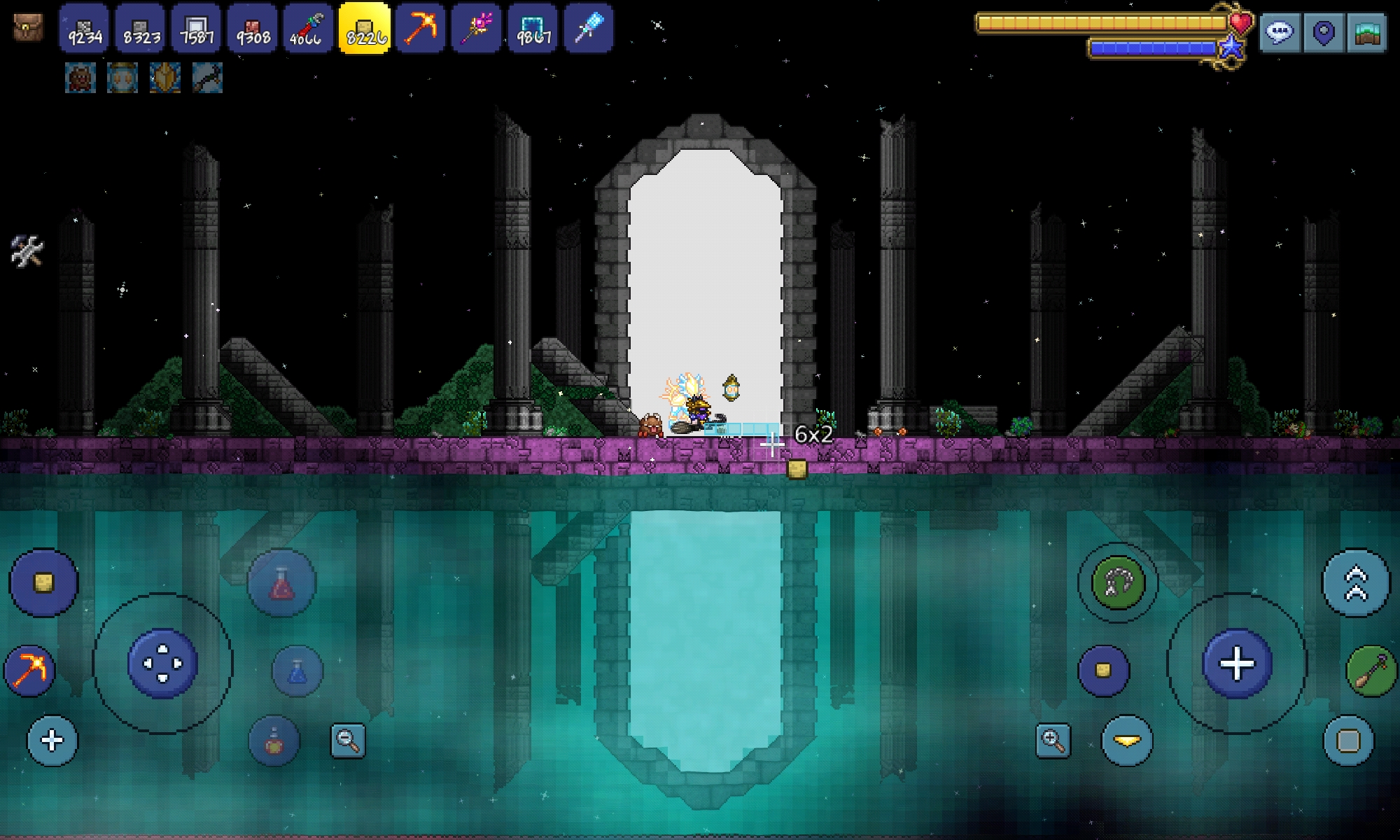This screenshot has width=1400, height=840.
Task: Select the hotbar slot holding 9234 blocks
Action: [84, 29]
